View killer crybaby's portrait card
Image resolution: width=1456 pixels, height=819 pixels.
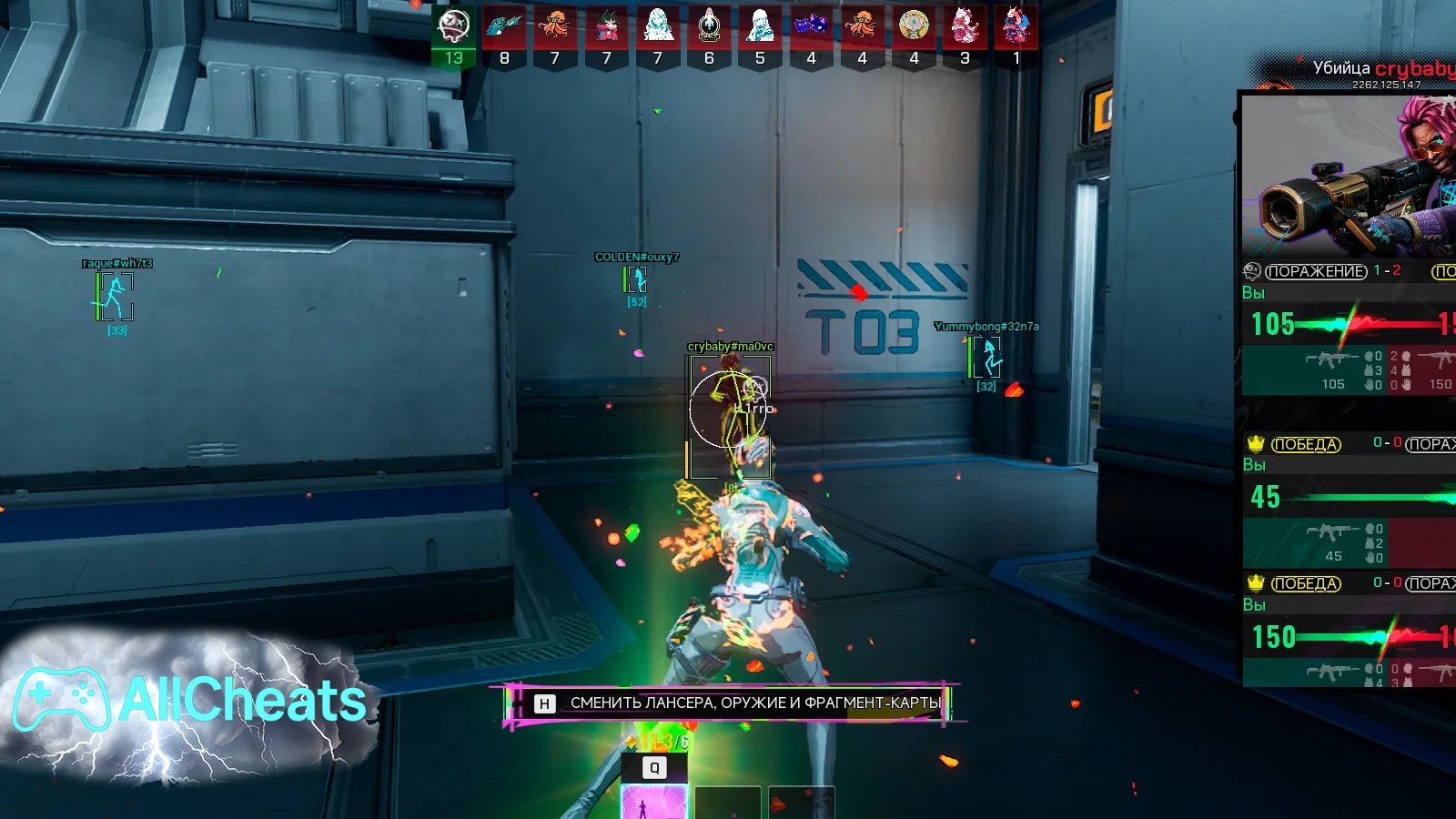pyautogui.click(x=1348, y=176)
